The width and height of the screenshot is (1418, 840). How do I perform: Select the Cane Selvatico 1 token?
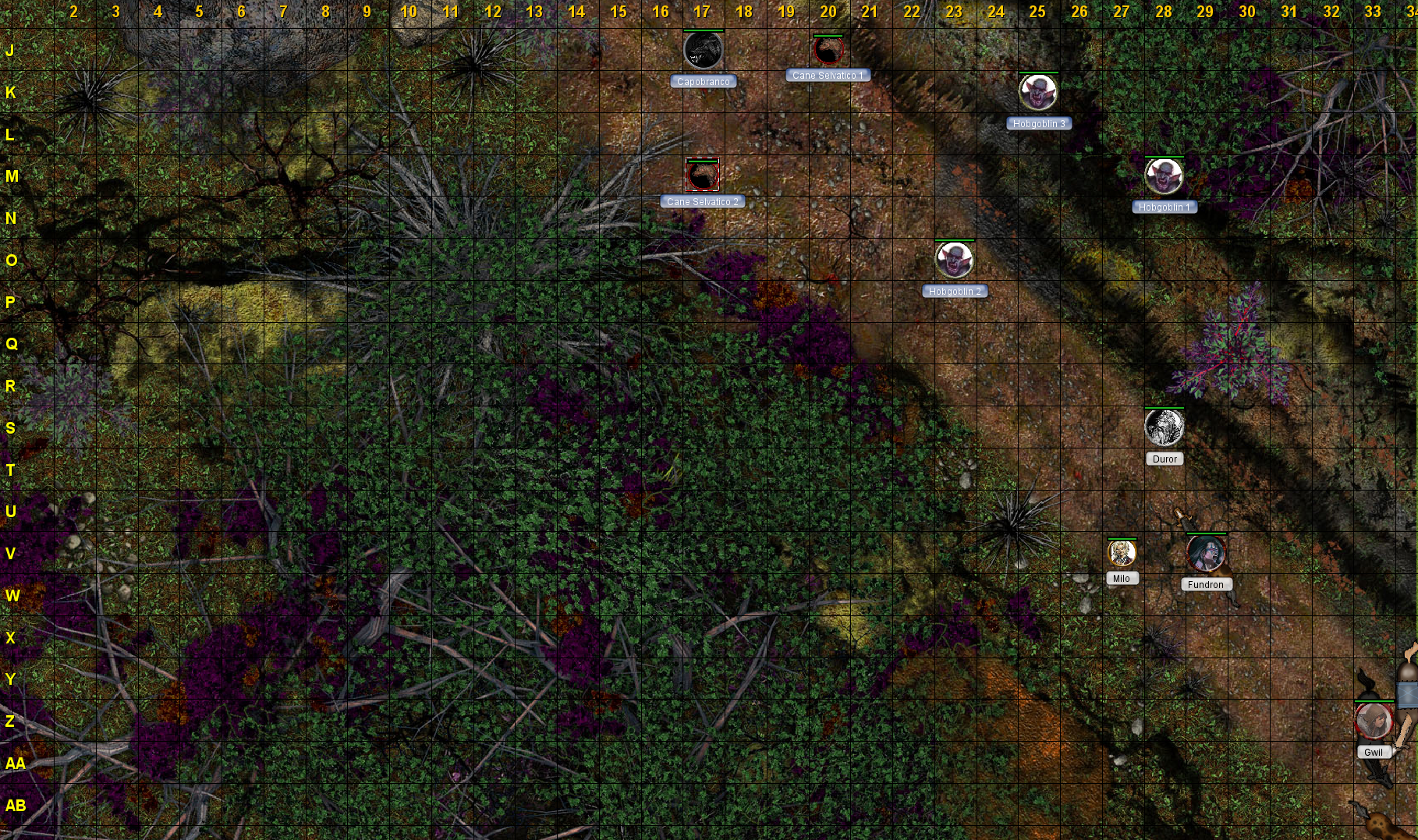828,51
